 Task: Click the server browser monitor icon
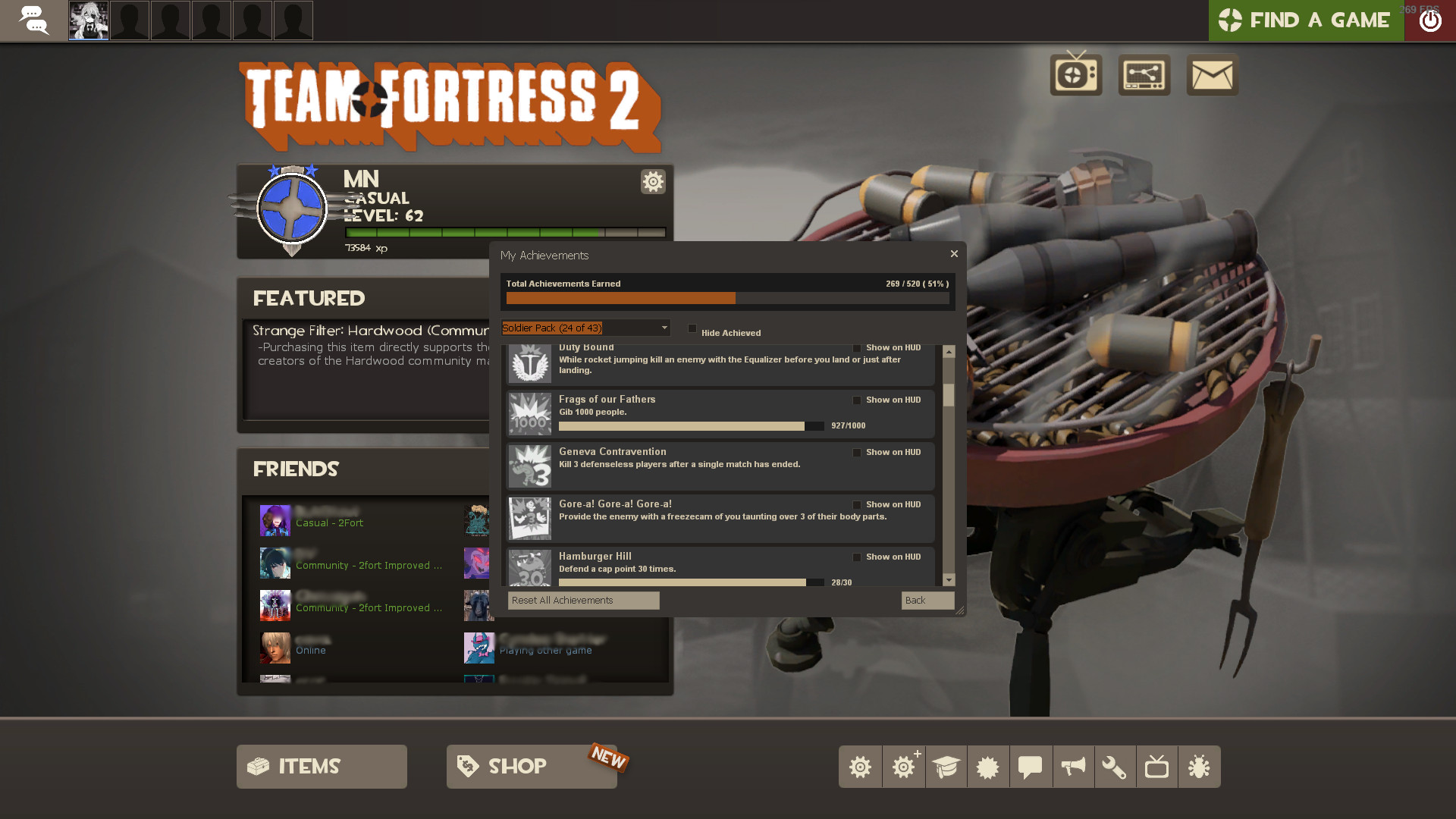point(1144,75)
